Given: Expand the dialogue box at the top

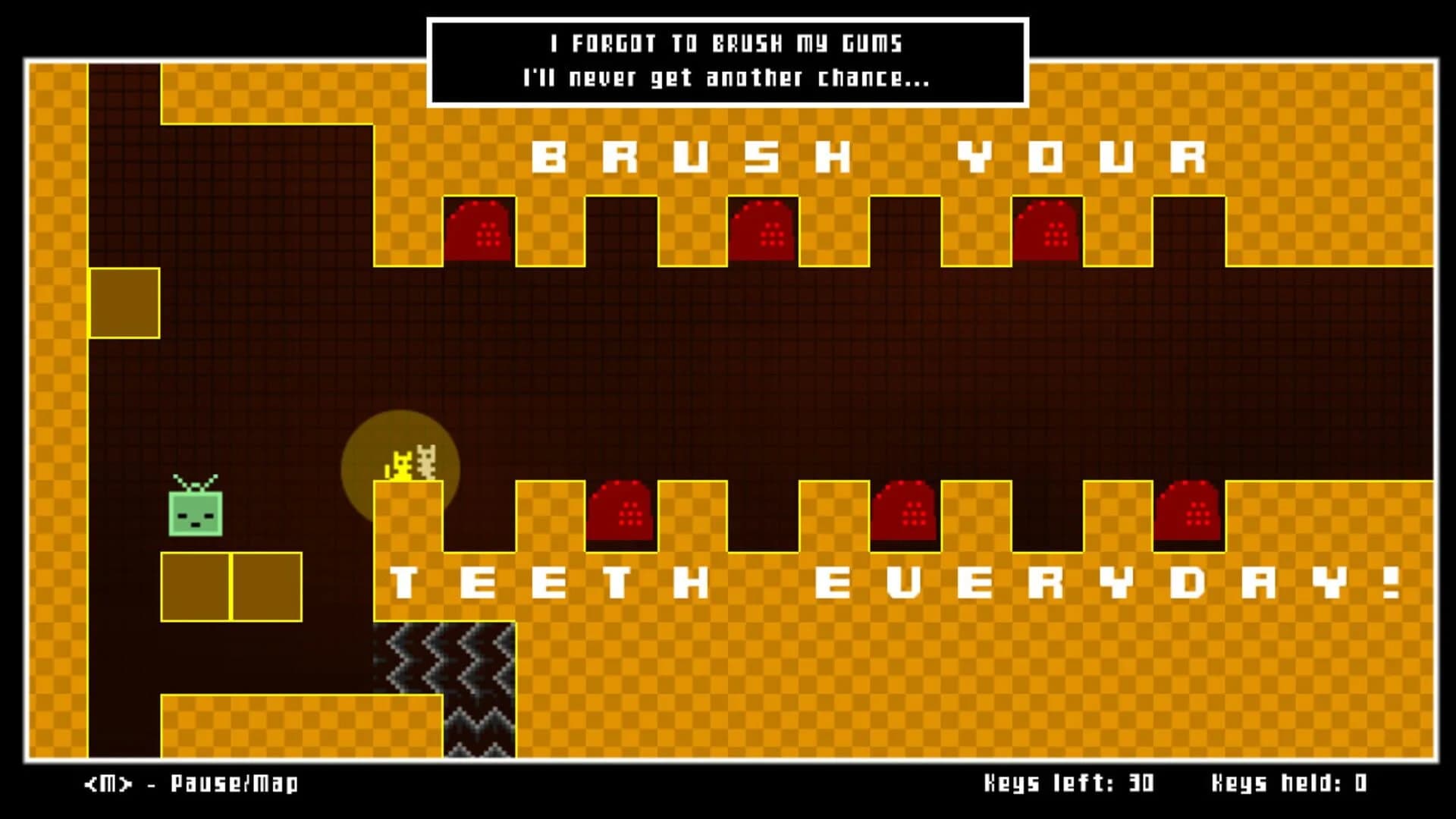Looking at the screenshot, I should tap(728, 61).
